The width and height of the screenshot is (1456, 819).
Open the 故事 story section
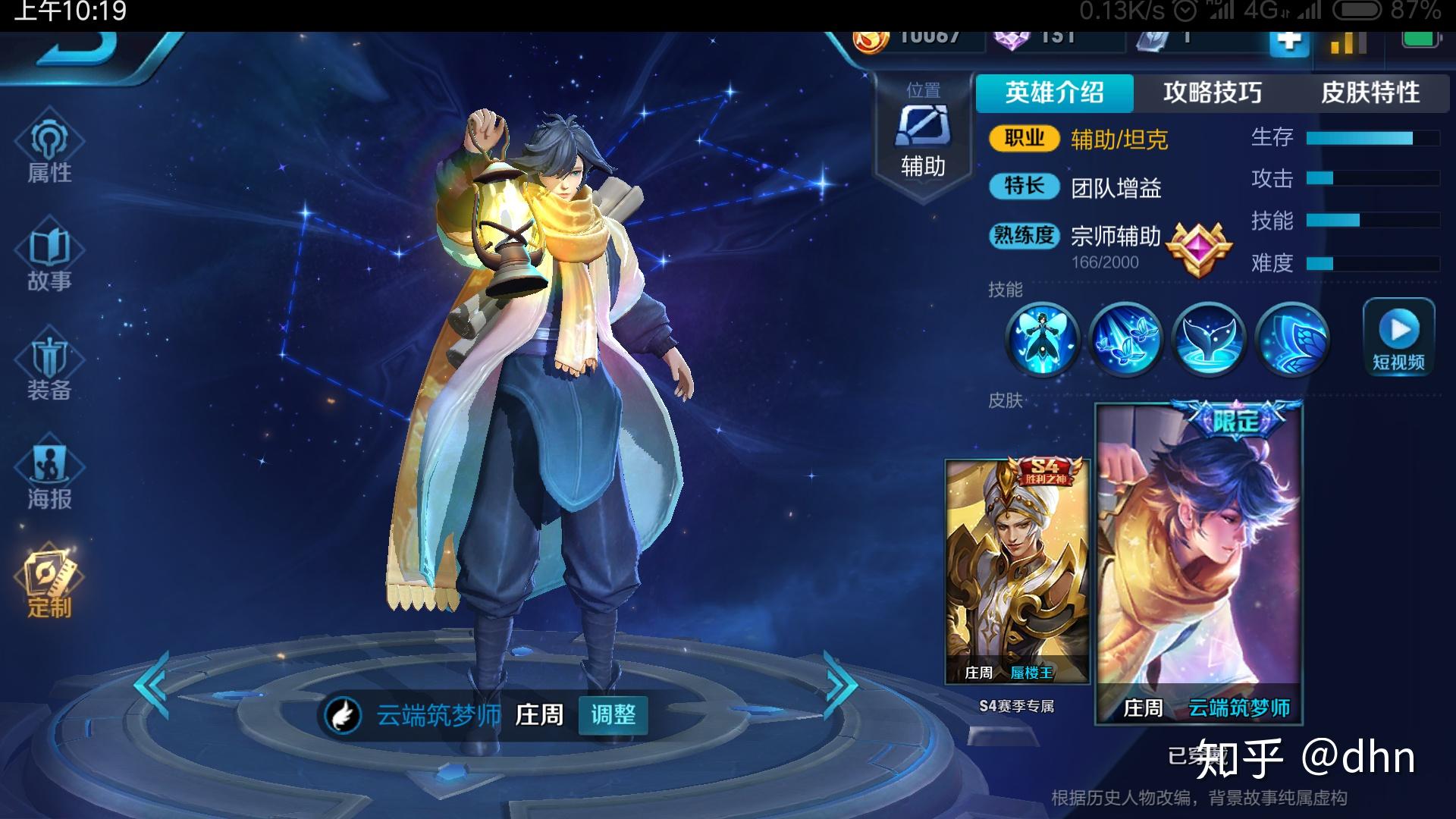49,258
